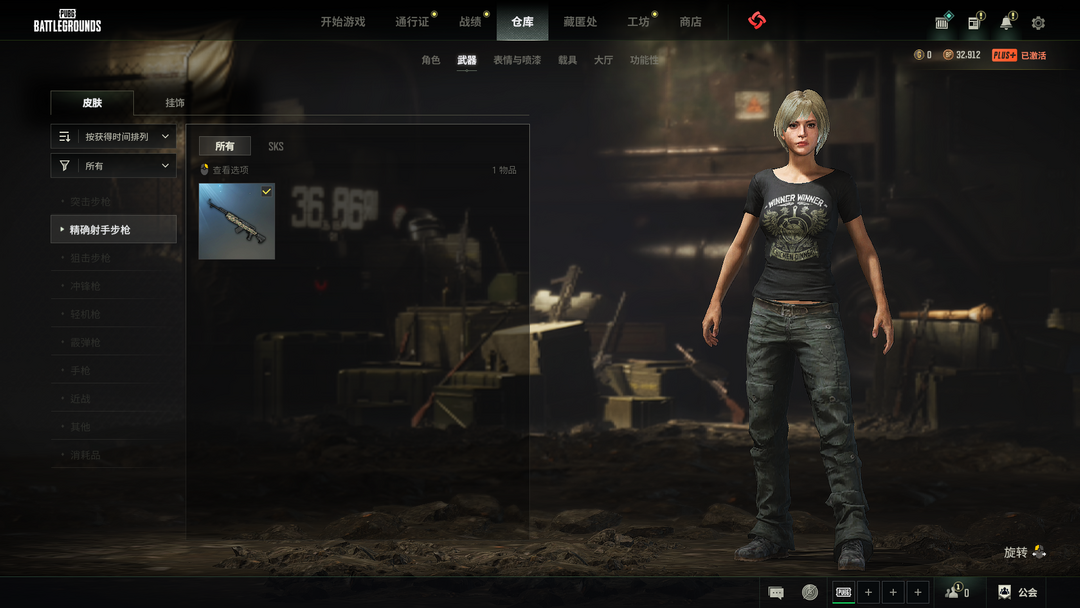Viewport: 1080px width, 608px height.
Task: Open the chat bubble icon
Action: click(x=776, y=593)
